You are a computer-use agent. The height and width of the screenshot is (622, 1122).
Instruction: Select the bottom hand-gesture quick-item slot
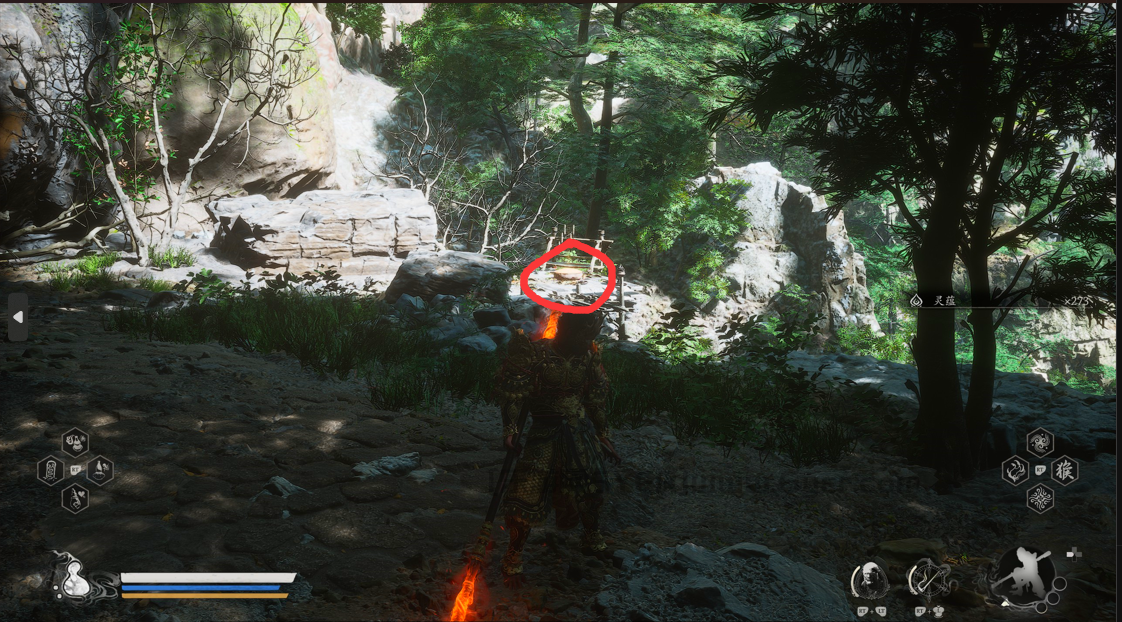click(x=75, y=497)
